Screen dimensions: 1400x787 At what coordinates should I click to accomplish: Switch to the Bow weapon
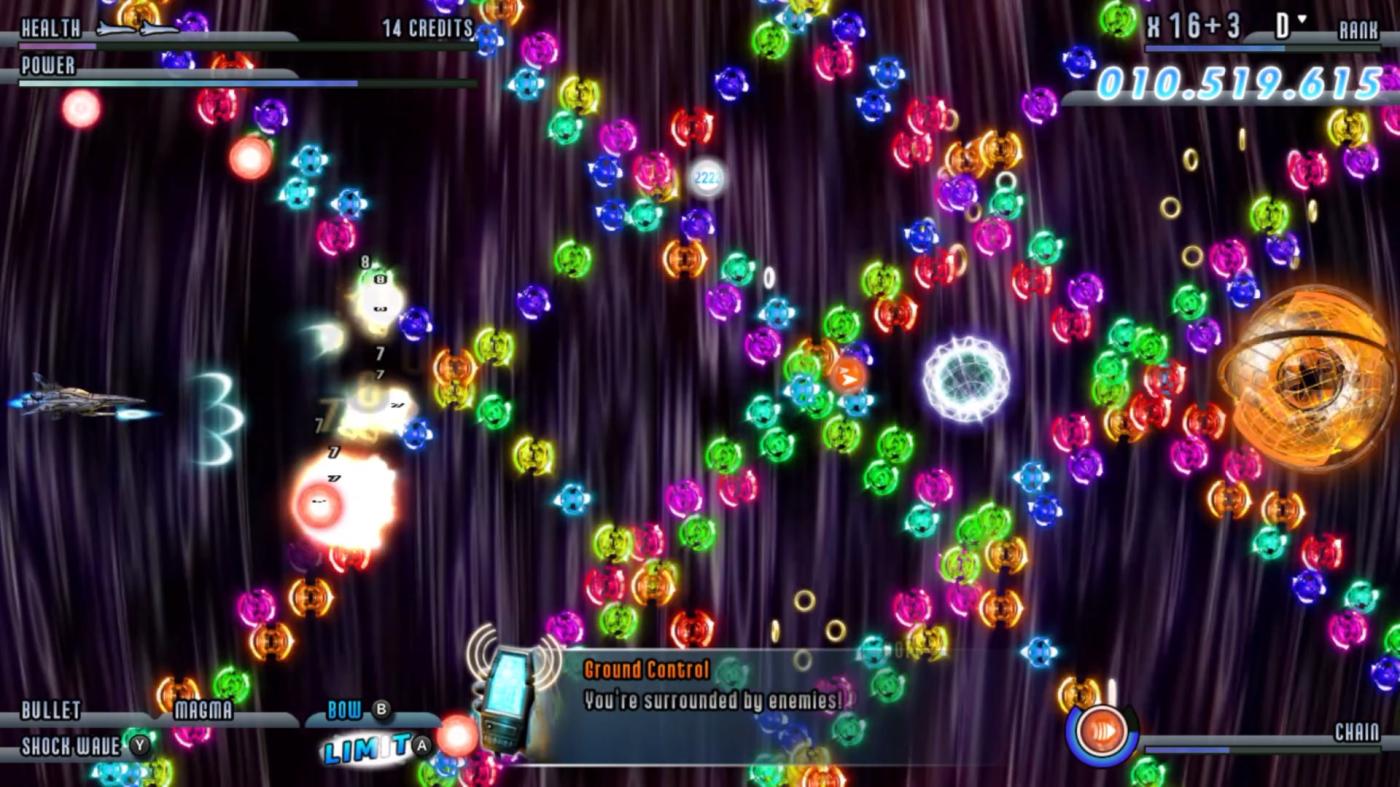[x=346, y=711]
